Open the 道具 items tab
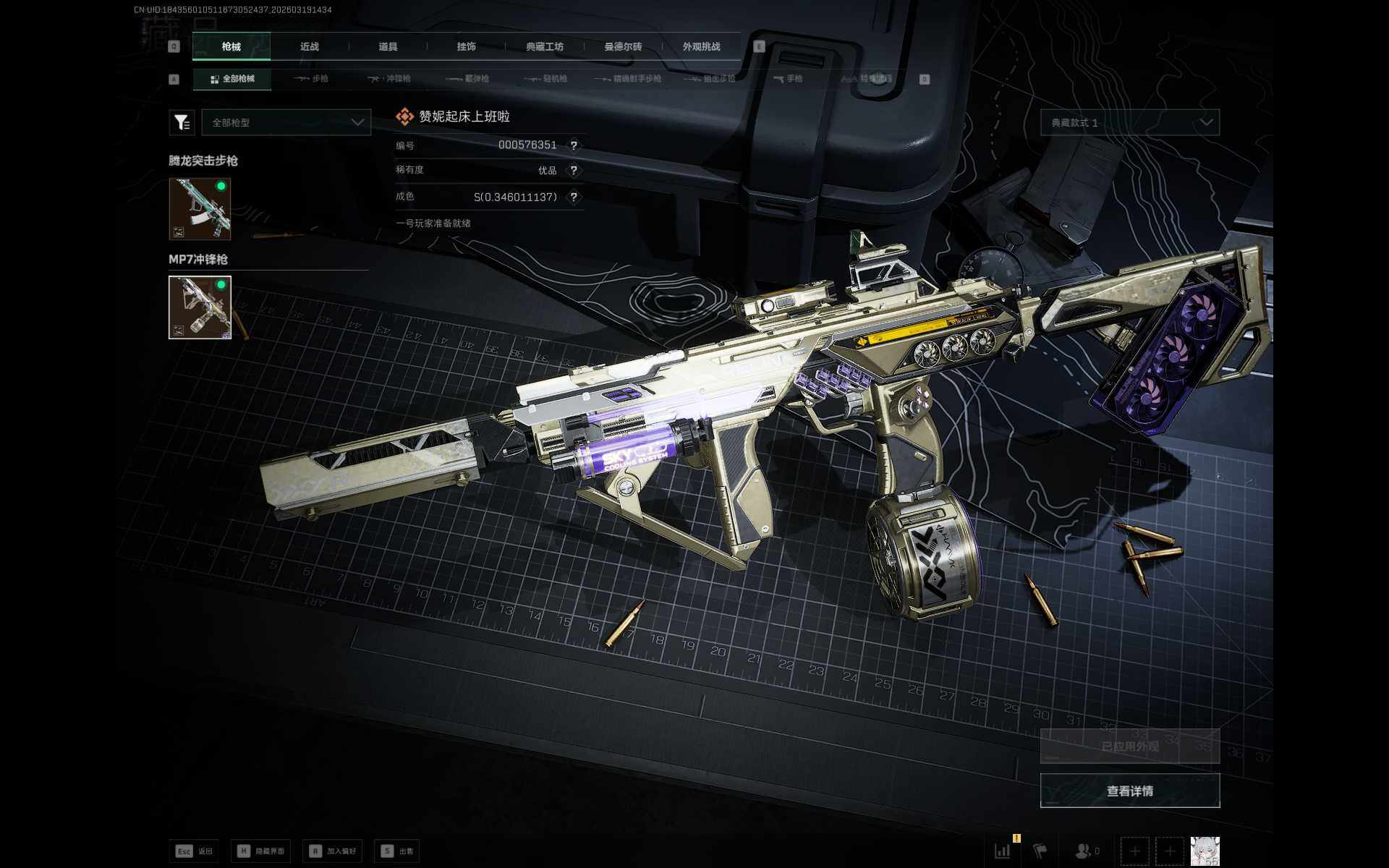This screenshot has width=1389, height=868. [x=388, y=46]
